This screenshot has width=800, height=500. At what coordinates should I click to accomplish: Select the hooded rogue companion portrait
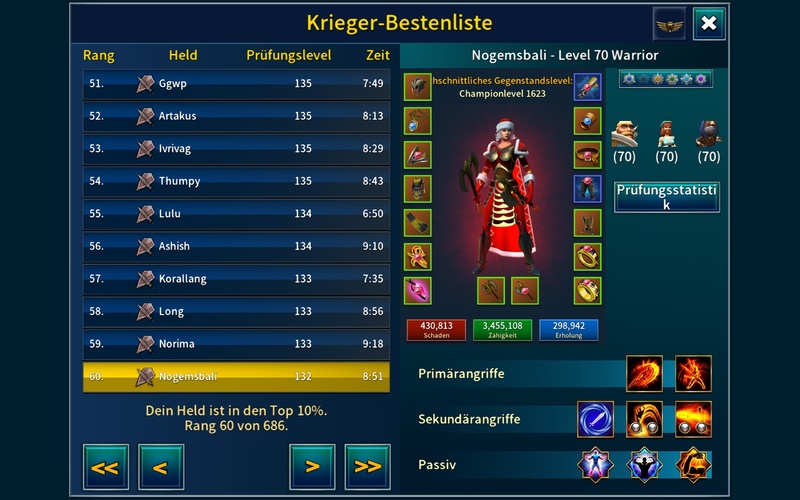(x=708, y=133)
